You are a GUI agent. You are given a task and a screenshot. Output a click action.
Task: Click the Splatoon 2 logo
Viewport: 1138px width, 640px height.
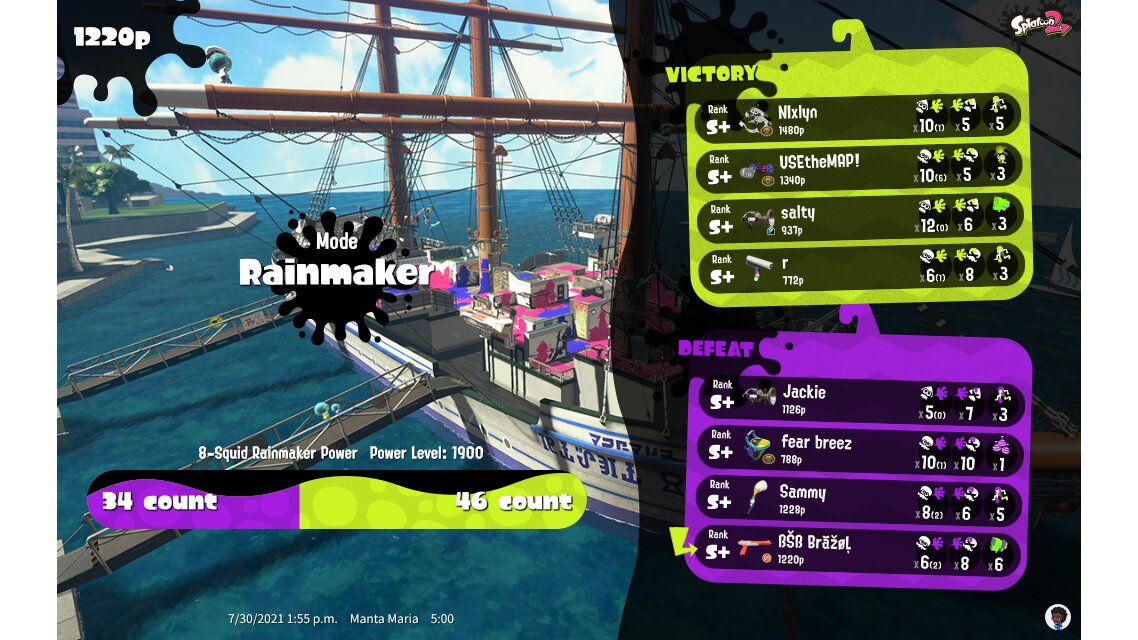tap(1042, 23)
